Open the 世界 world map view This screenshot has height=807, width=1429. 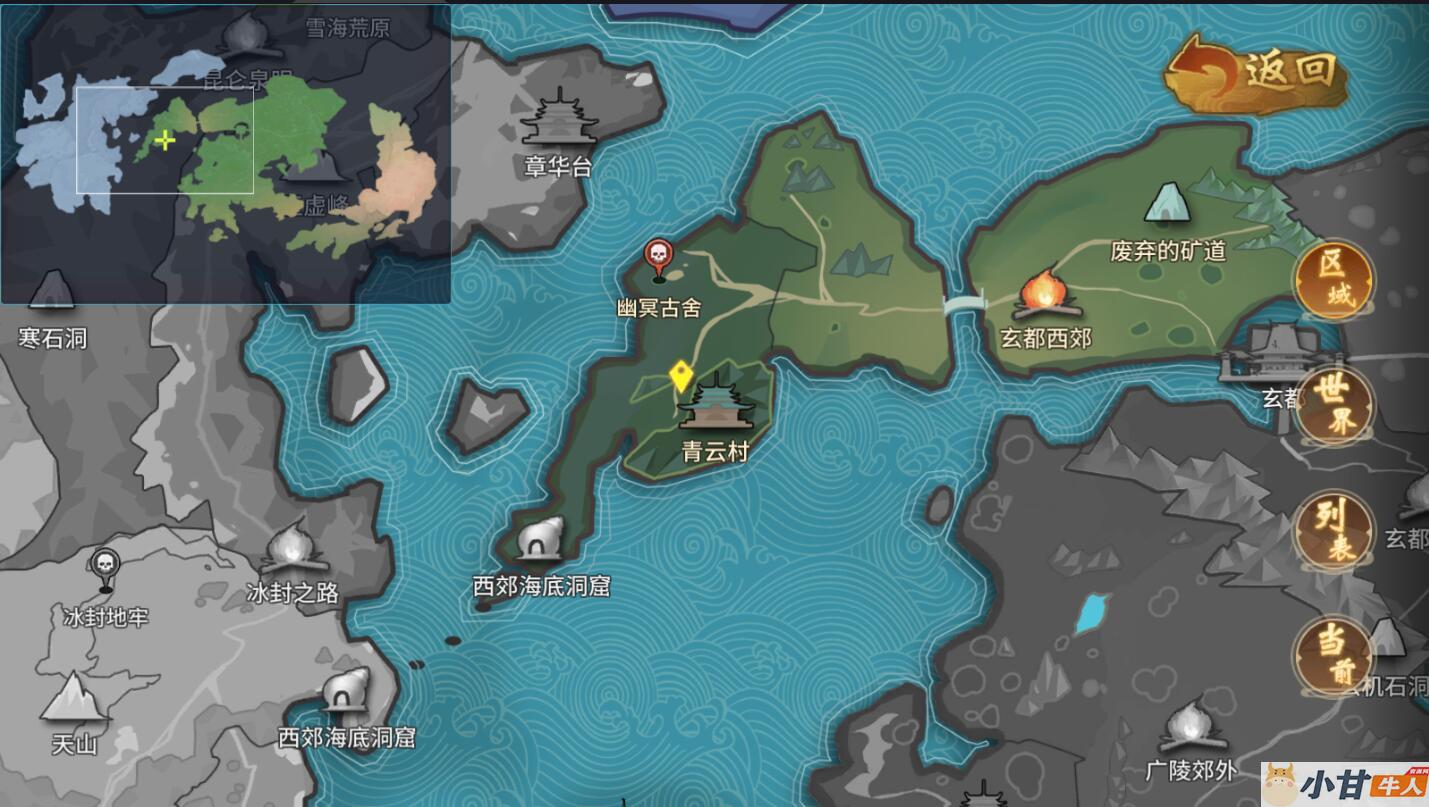[x=1334, y=406]
